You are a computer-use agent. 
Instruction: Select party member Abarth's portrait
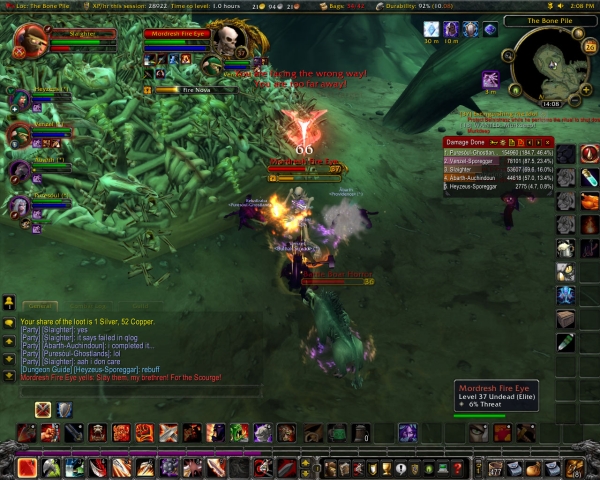click(19, 170)
